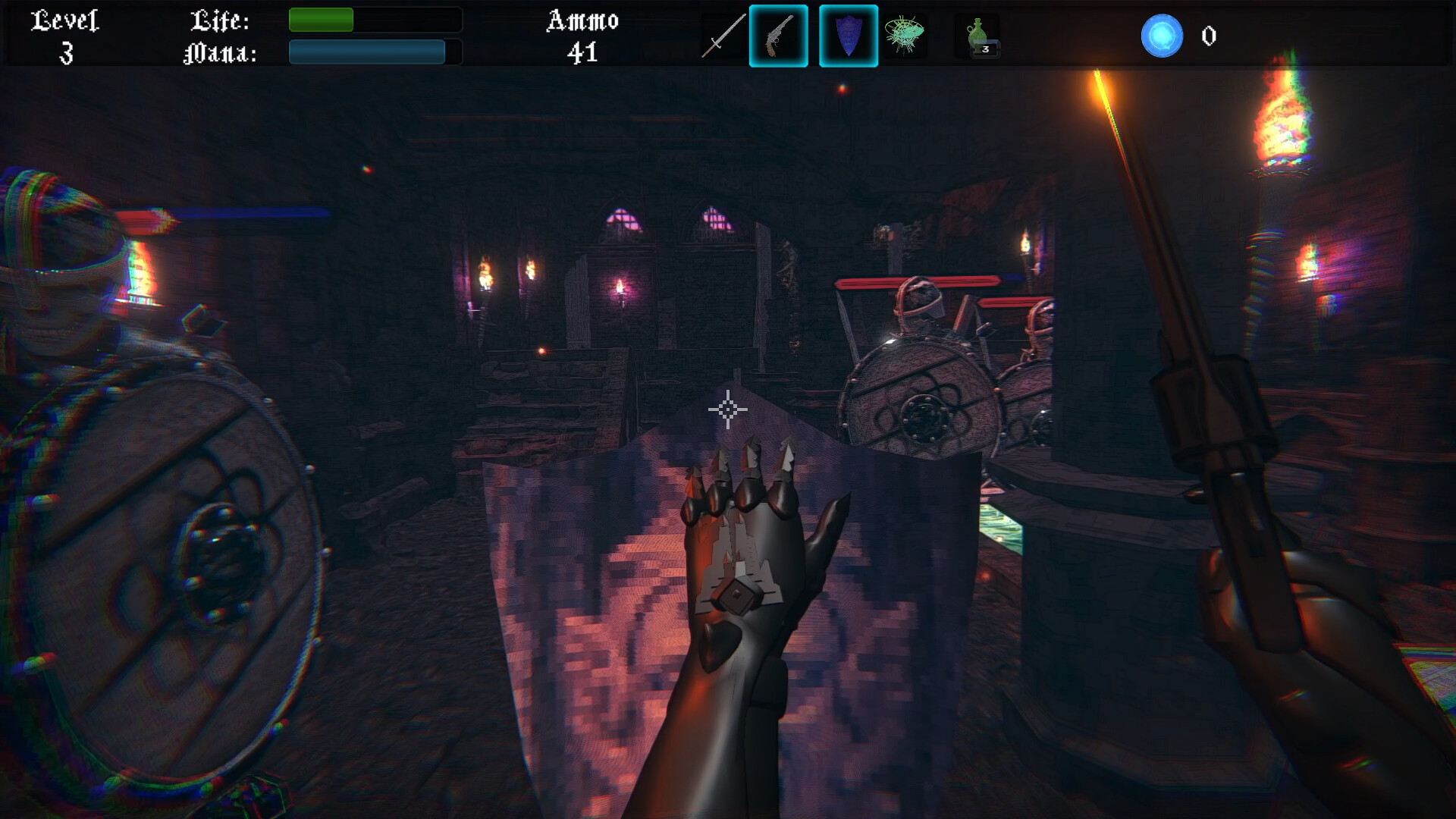Expand the Life bar display

click(x=374, y=21)
